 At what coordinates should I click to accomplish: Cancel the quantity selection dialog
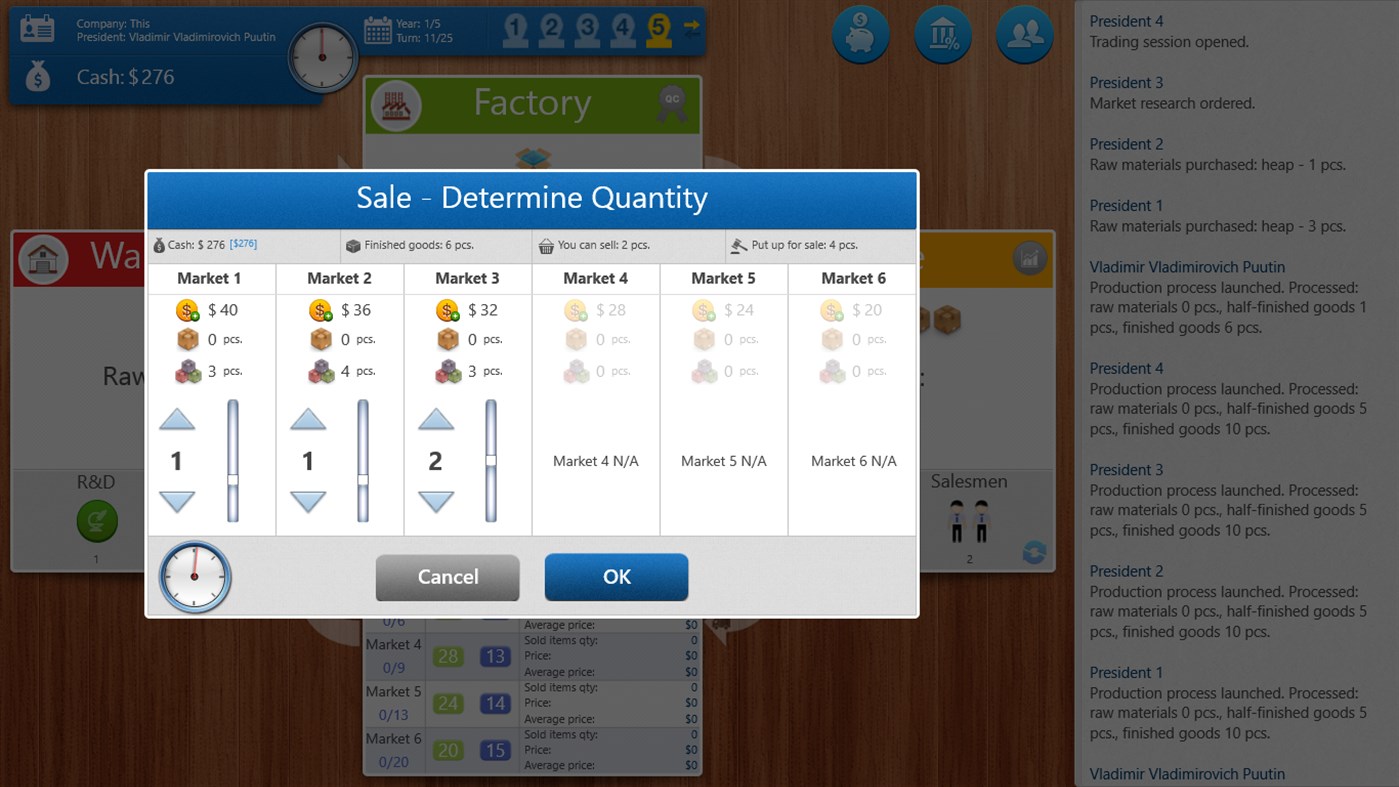447,576
